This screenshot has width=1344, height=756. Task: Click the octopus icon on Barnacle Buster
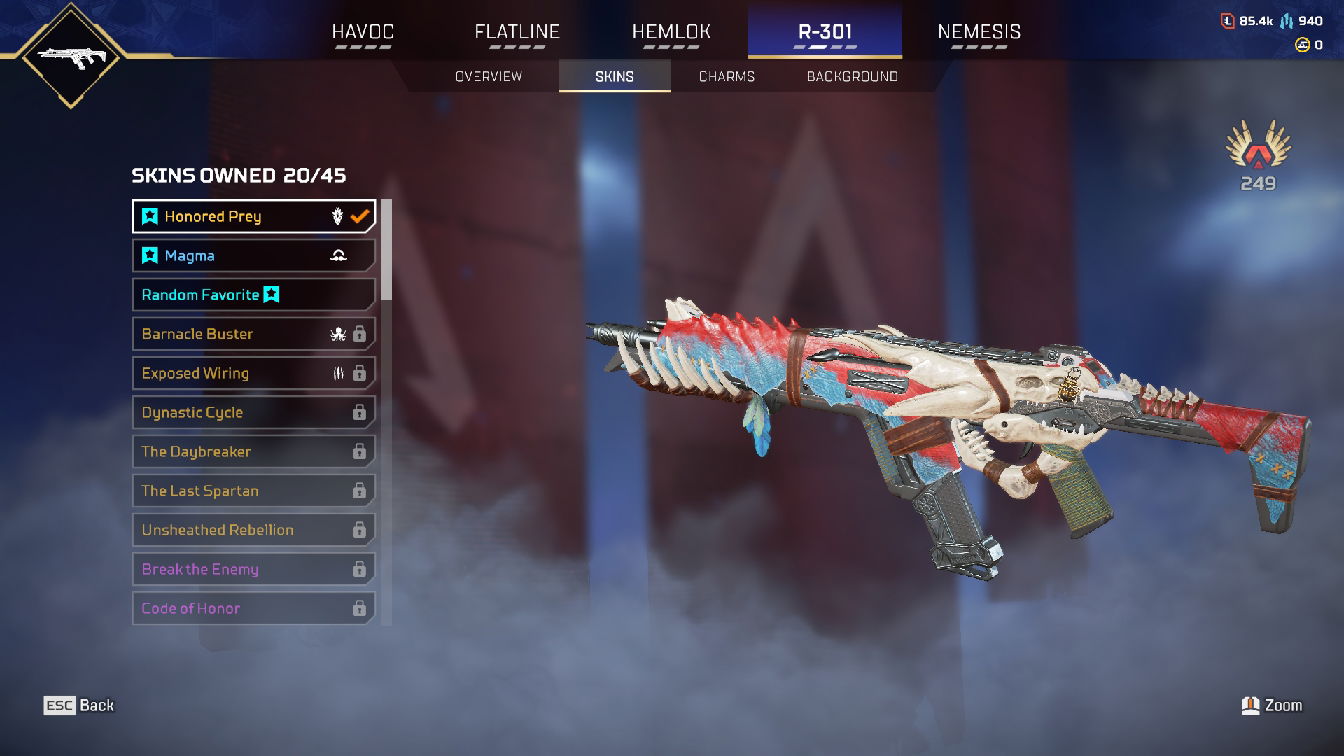point(338,334)
